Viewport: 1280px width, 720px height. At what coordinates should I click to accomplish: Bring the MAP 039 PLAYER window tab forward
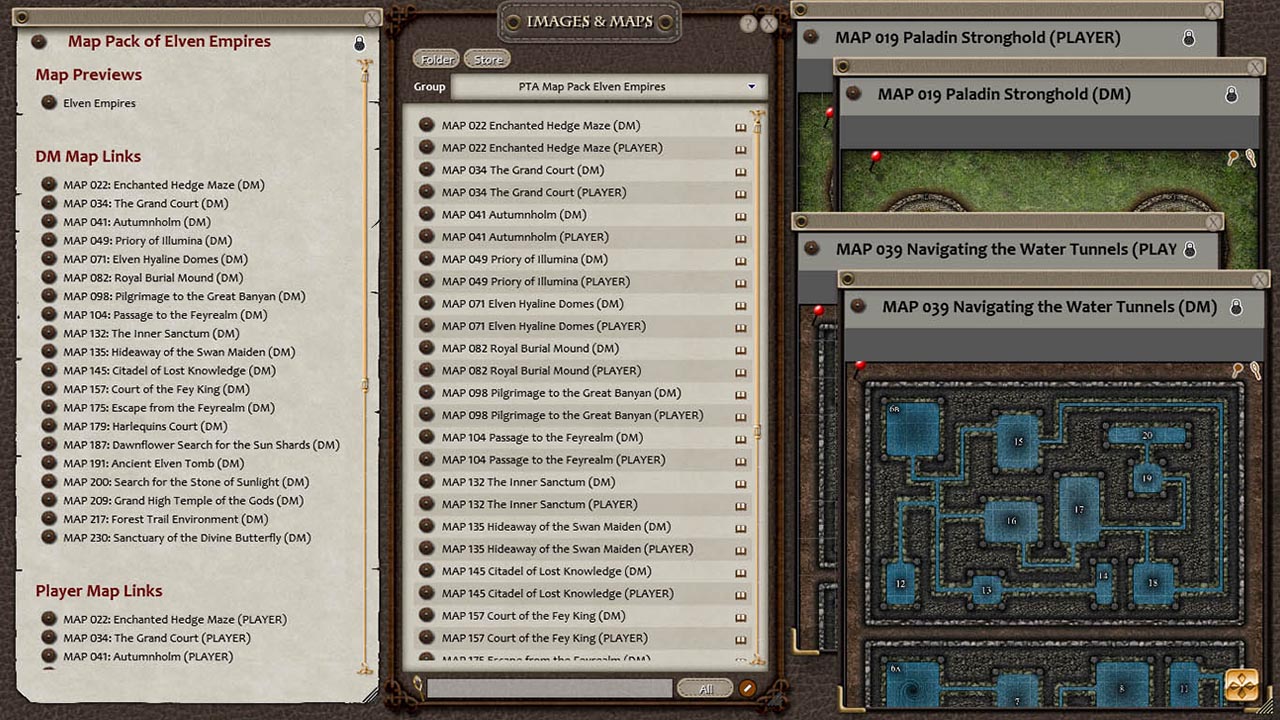pyautogui.click(x=1000, y=248)
